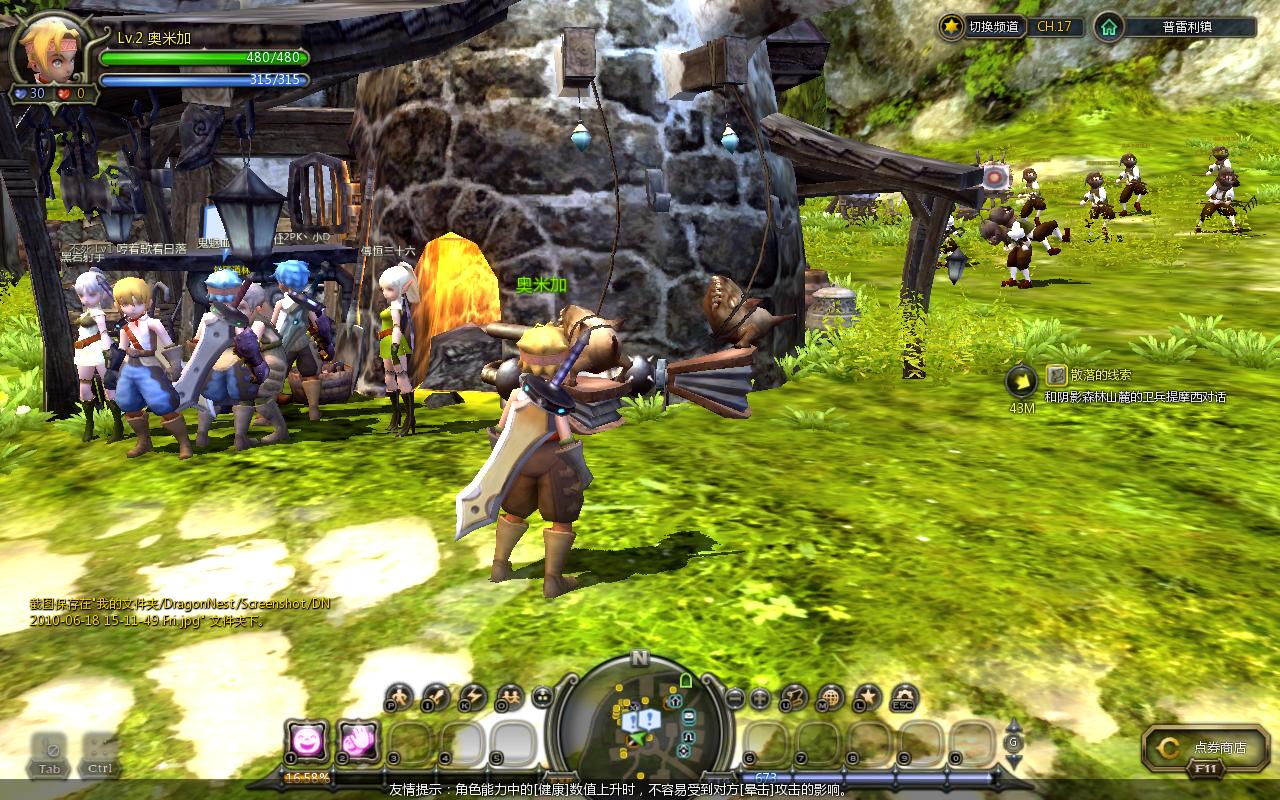The height and width of the screenshot is (800, 1280).
Task: Click the player portrait of 奥米加
Action: click(x=50, y=48)
